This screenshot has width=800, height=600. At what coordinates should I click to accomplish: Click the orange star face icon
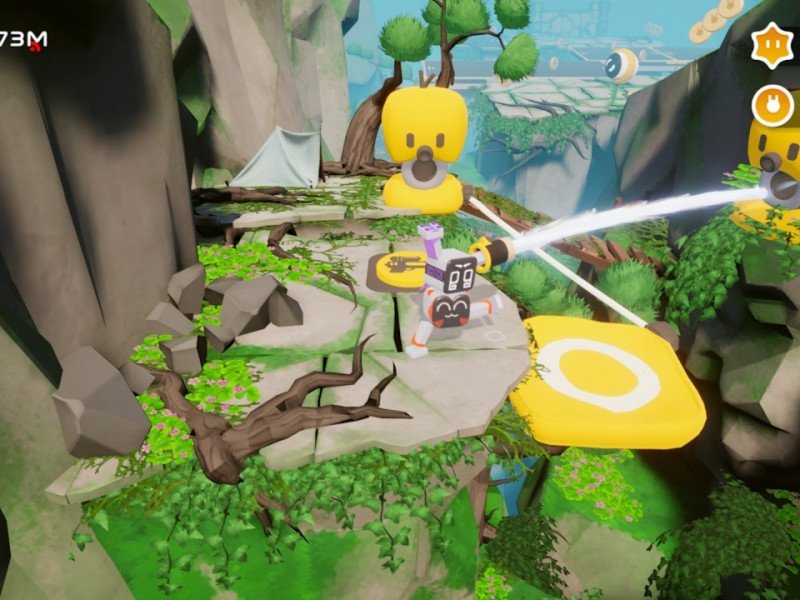pos(772,46)
